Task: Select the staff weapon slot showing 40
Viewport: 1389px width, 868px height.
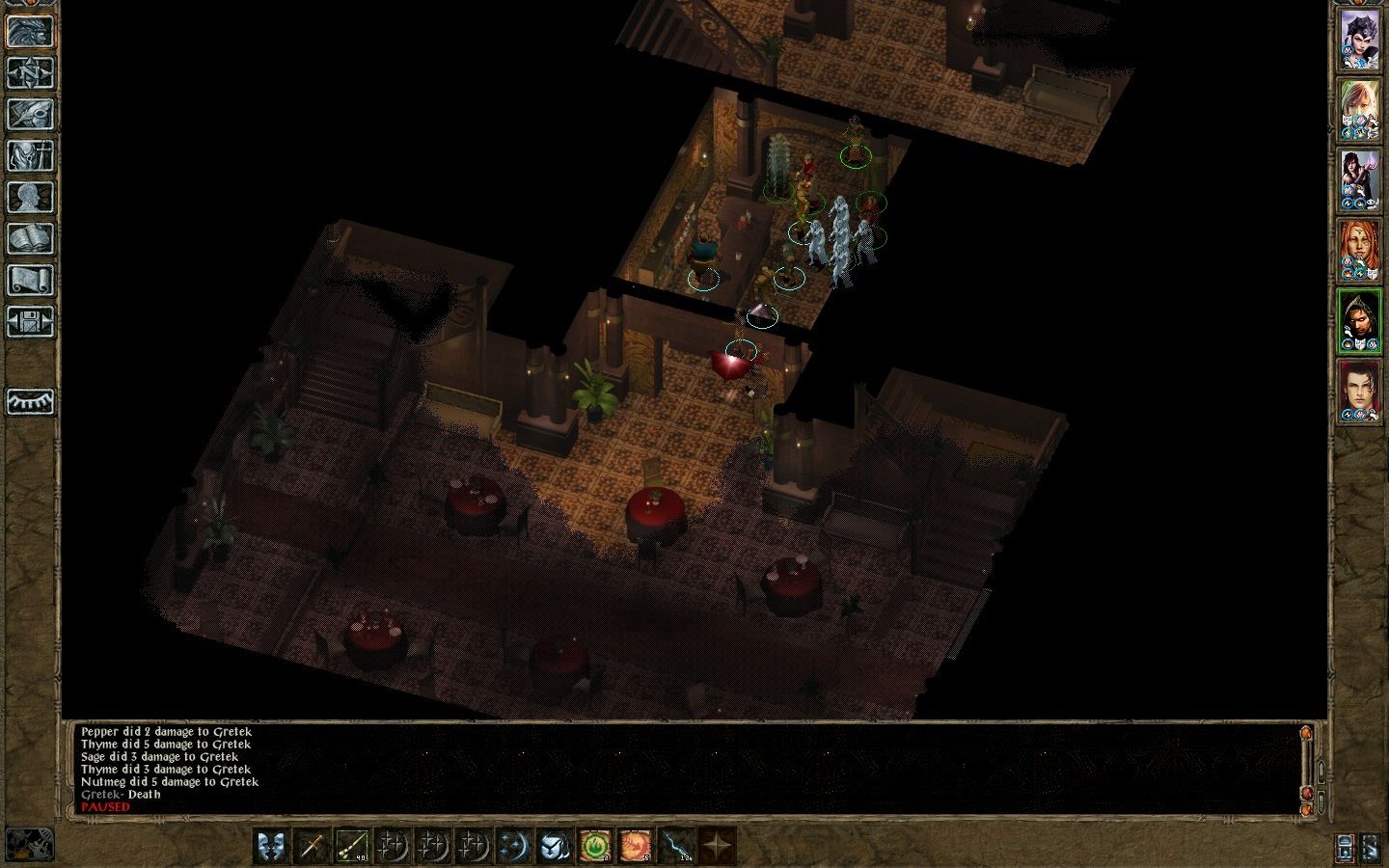Action: point(353,846)
